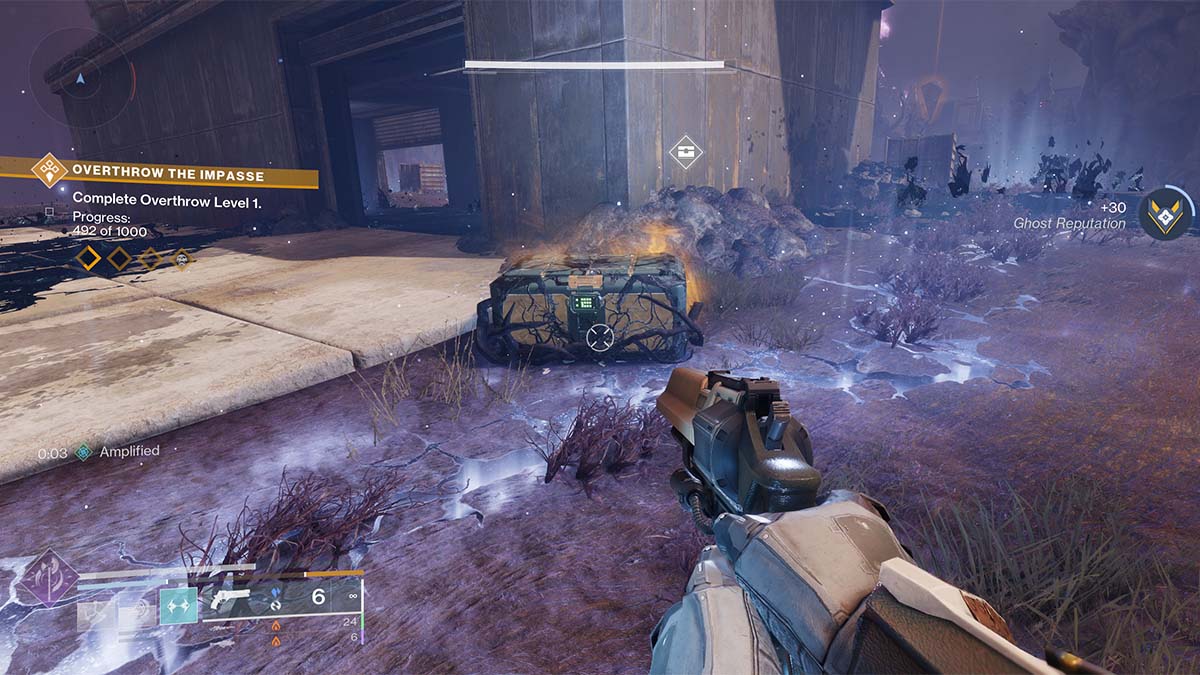1200x675 pixels.
Task: Click the circular radar in the corner
Action: pos(81,76)
